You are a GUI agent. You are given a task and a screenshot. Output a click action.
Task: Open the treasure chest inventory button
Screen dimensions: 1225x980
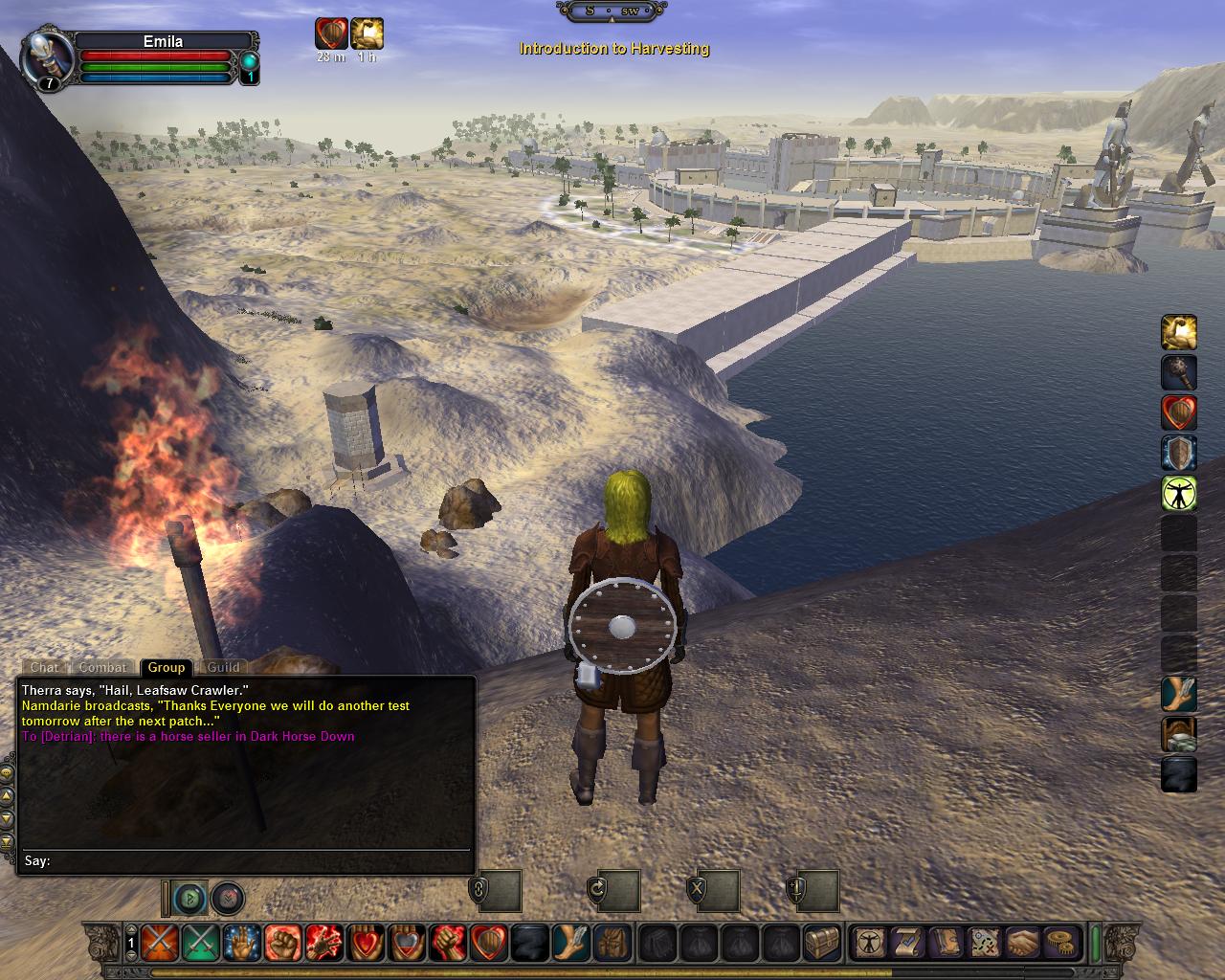click(x=821, y=943)
